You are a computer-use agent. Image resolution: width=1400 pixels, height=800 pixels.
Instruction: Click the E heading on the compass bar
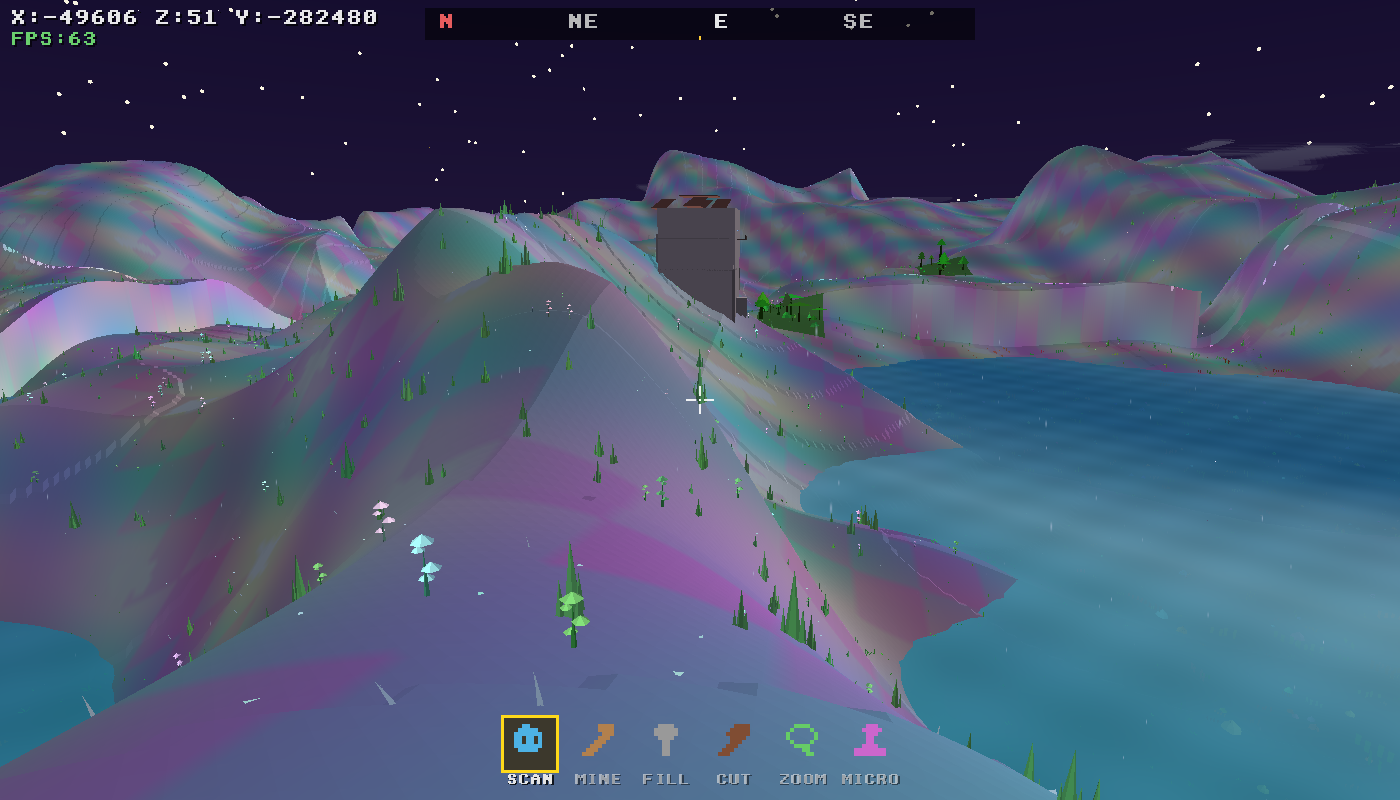click(x=720, y=20)
